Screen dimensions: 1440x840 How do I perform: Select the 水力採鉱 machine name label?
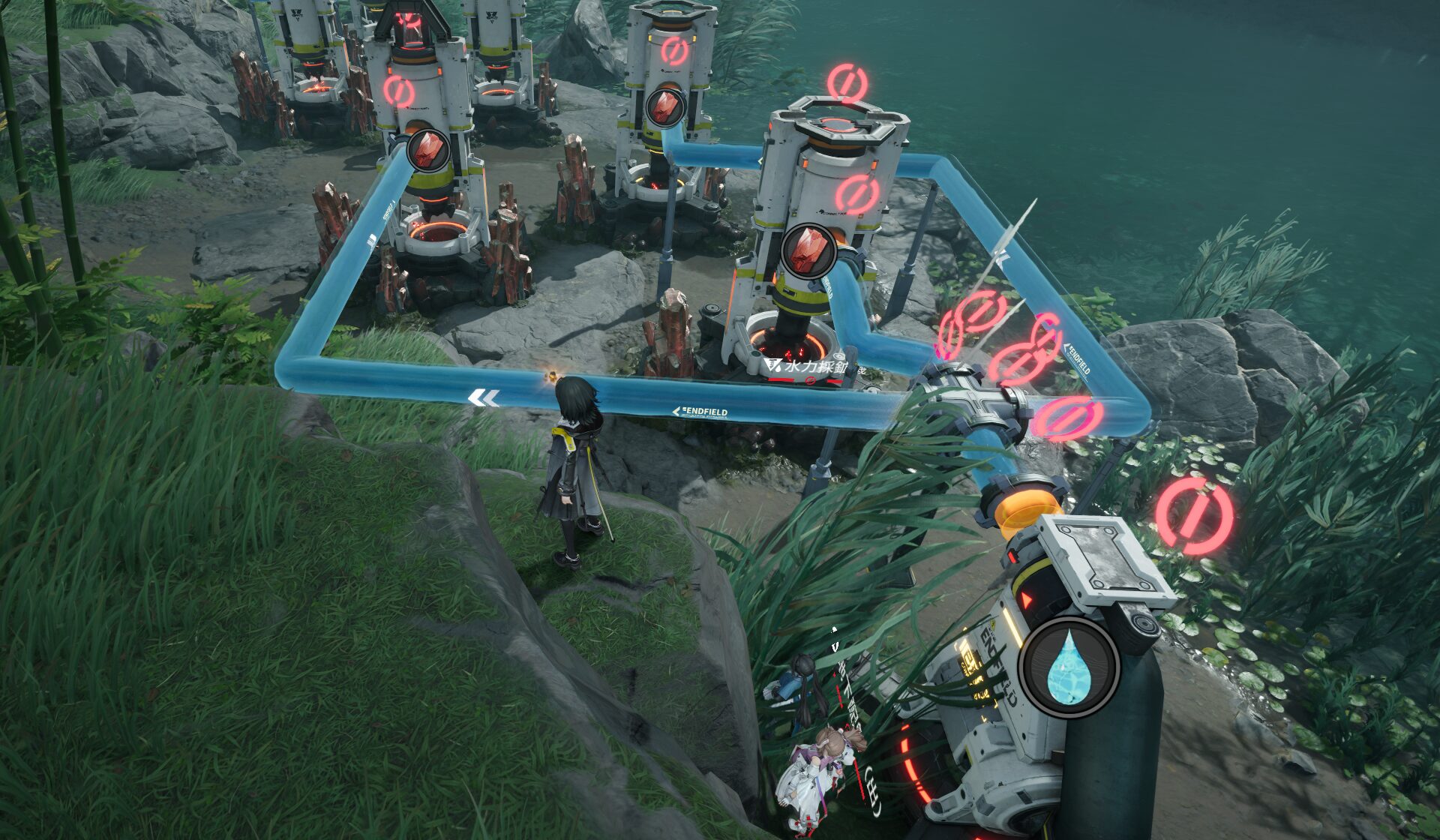(x=812, y=367)
